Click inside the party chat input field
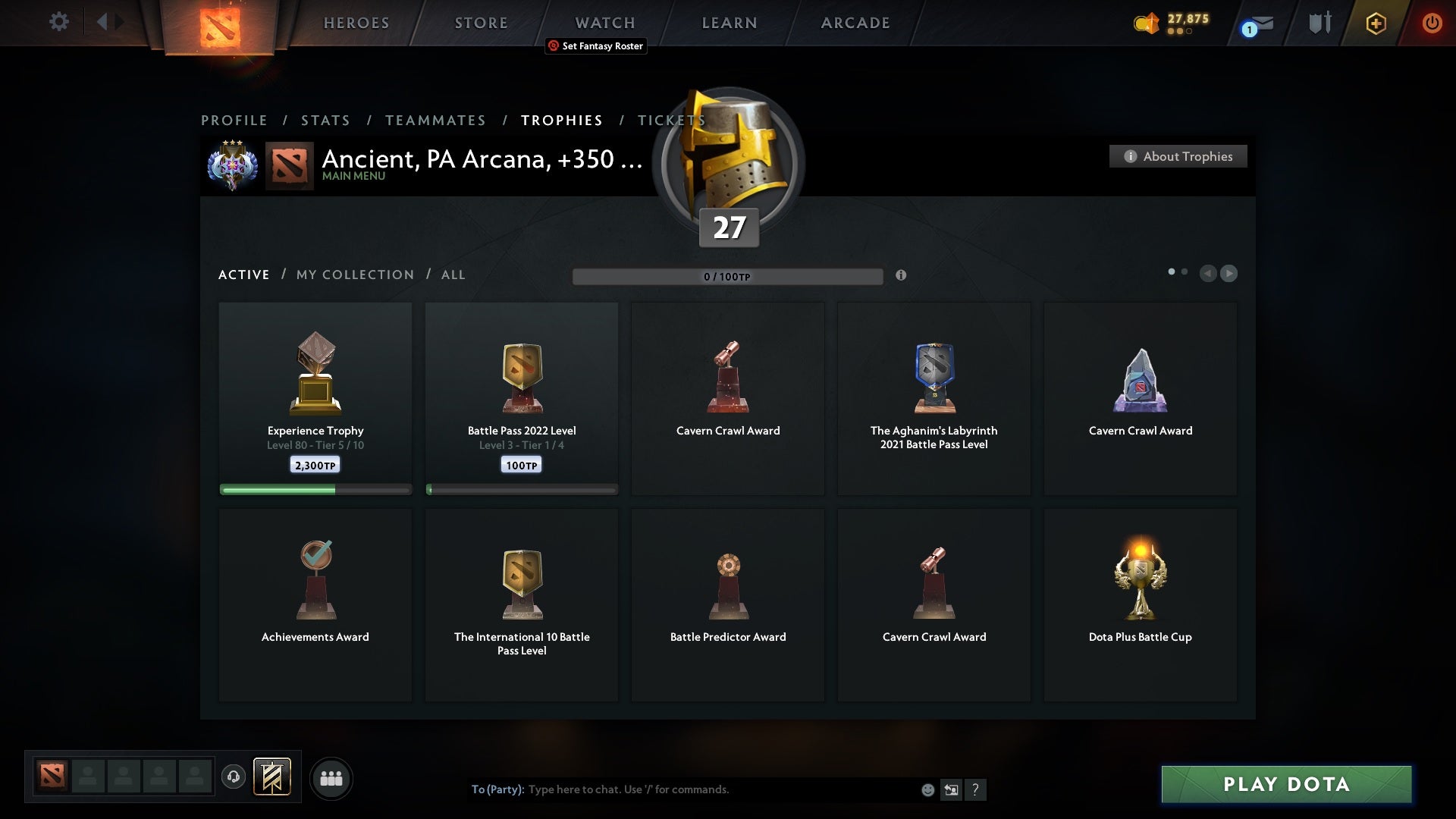 [682, 789]
